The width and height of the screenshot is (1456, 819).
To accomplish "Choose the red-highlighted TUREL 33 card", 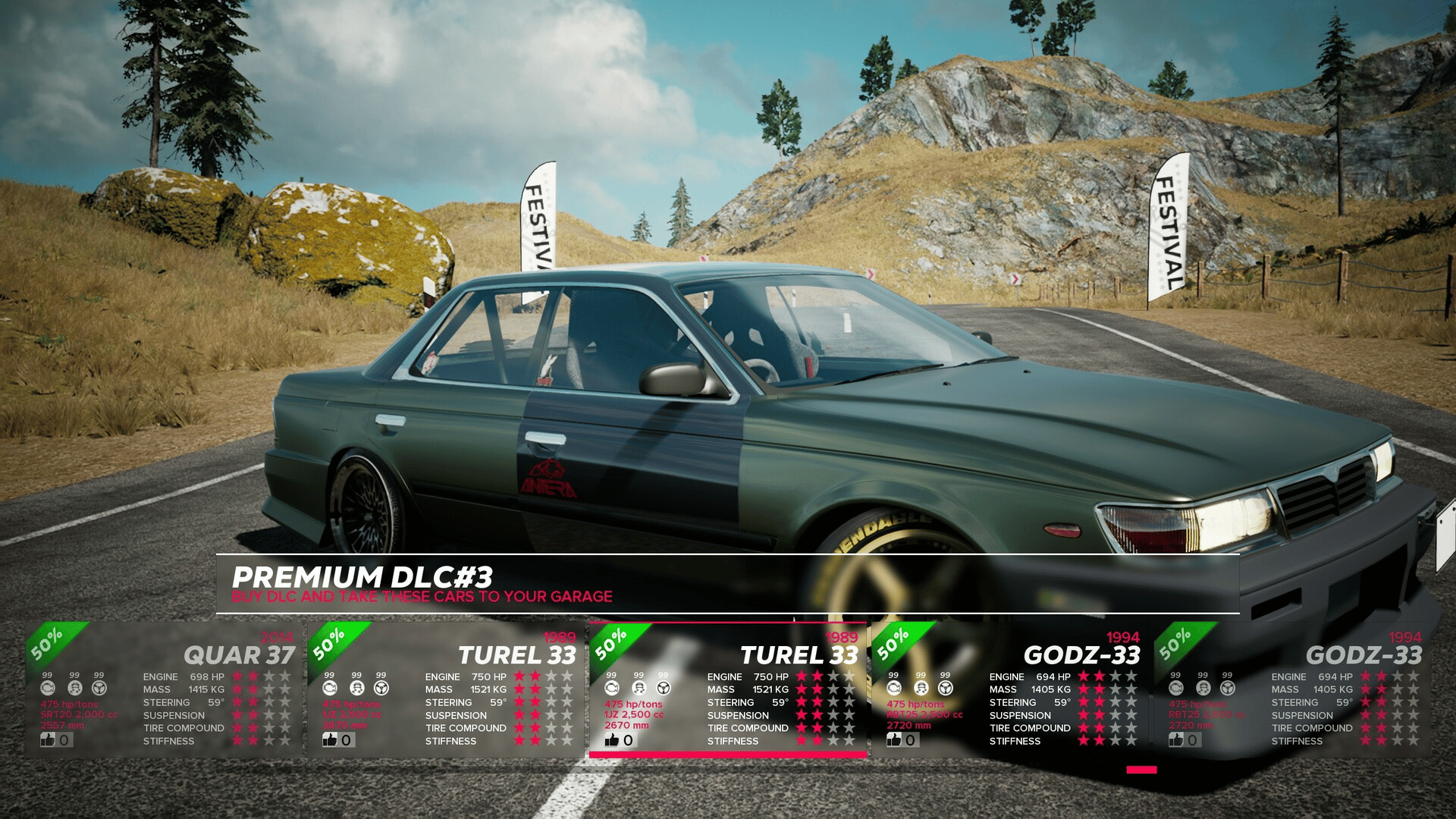I will [x=727, y=689].
